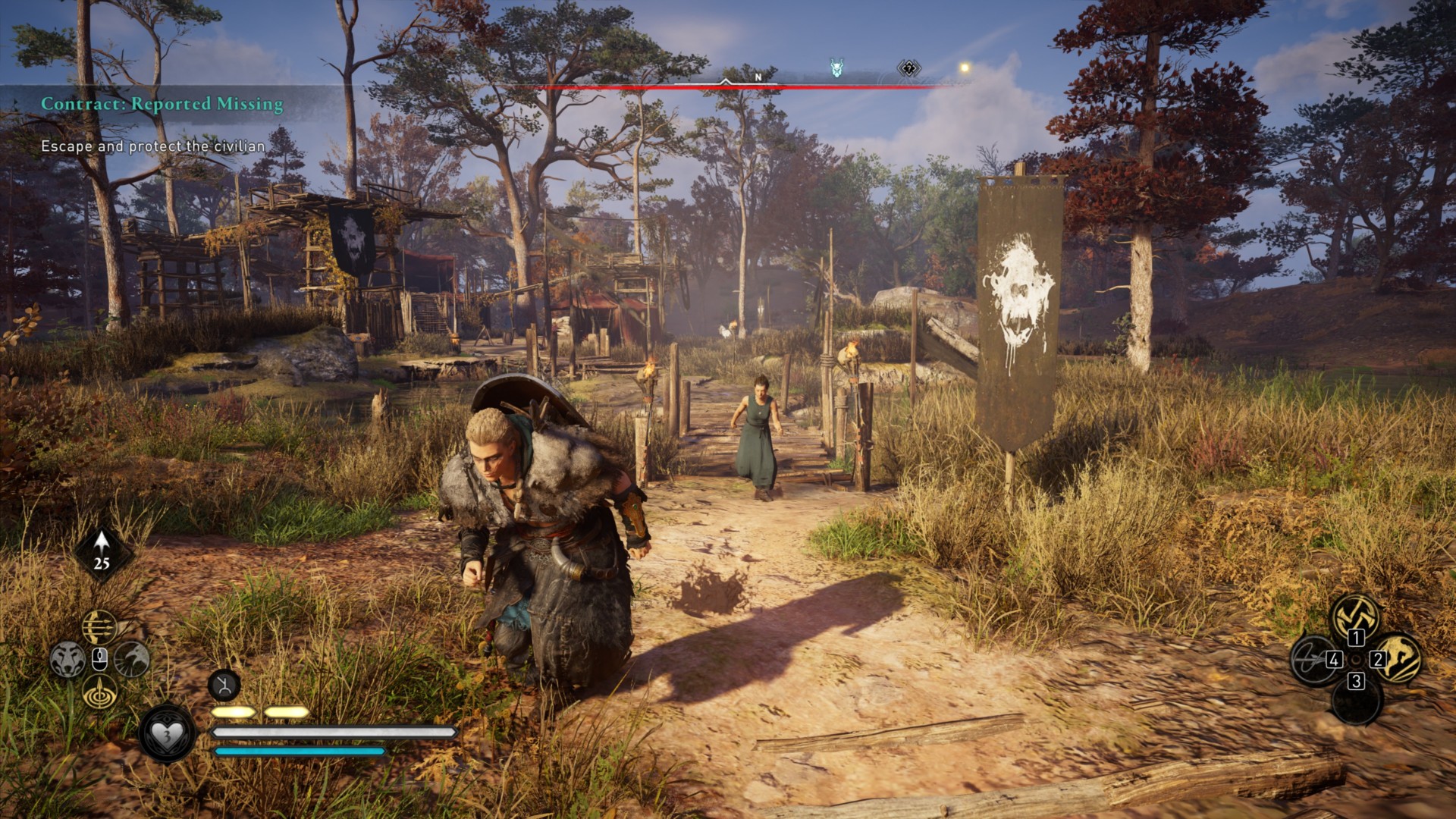Select the glowing blue horned compass marker

point(836,69)
